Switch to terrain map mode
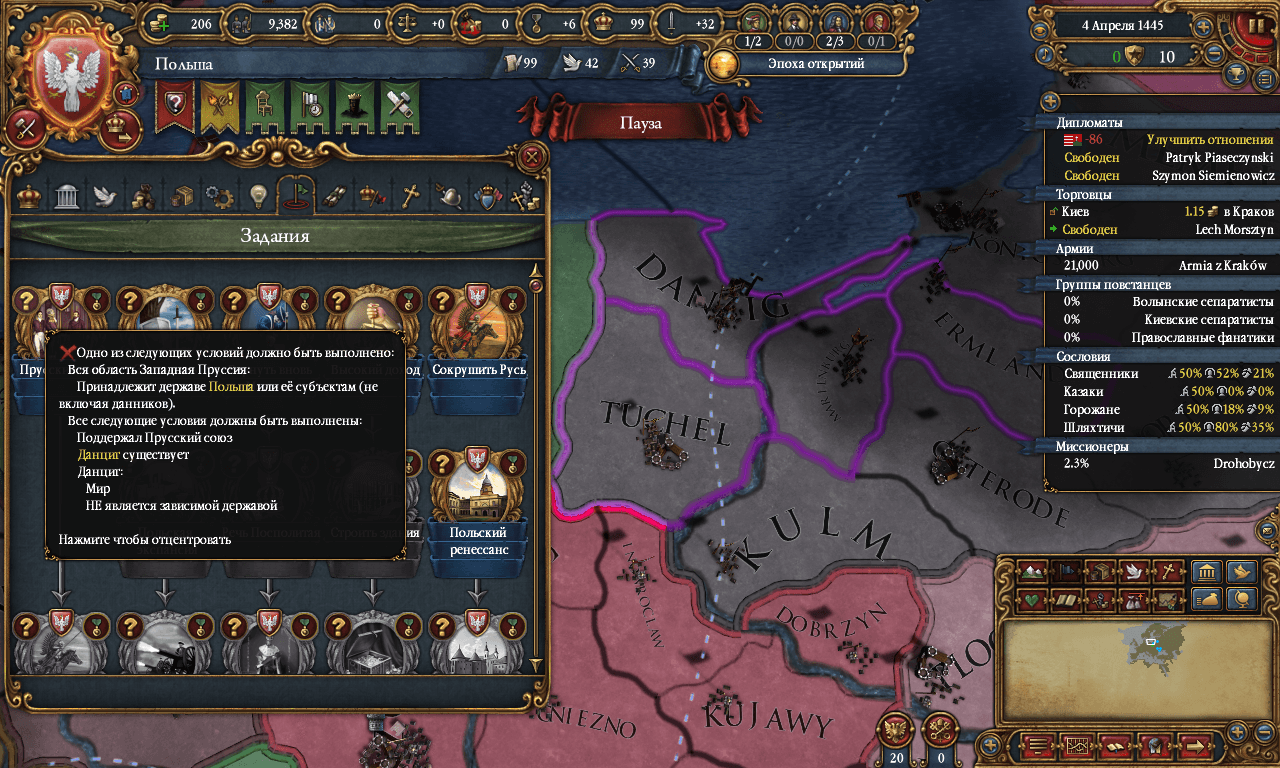 (x=1033, y=573)
